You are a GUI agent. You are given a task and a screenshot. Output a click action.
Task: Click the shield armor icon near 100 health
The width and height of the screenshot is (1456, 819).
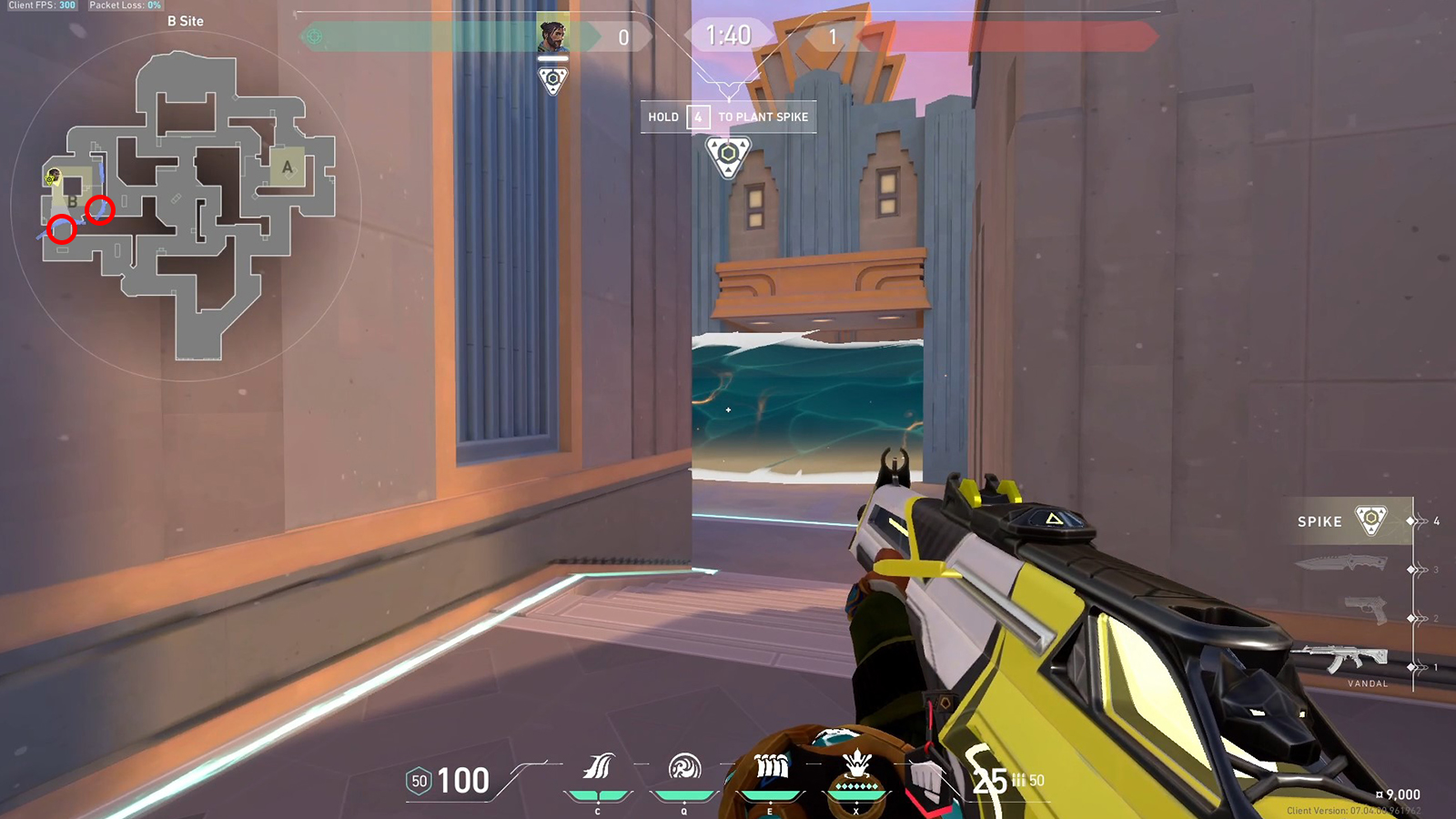420,780
